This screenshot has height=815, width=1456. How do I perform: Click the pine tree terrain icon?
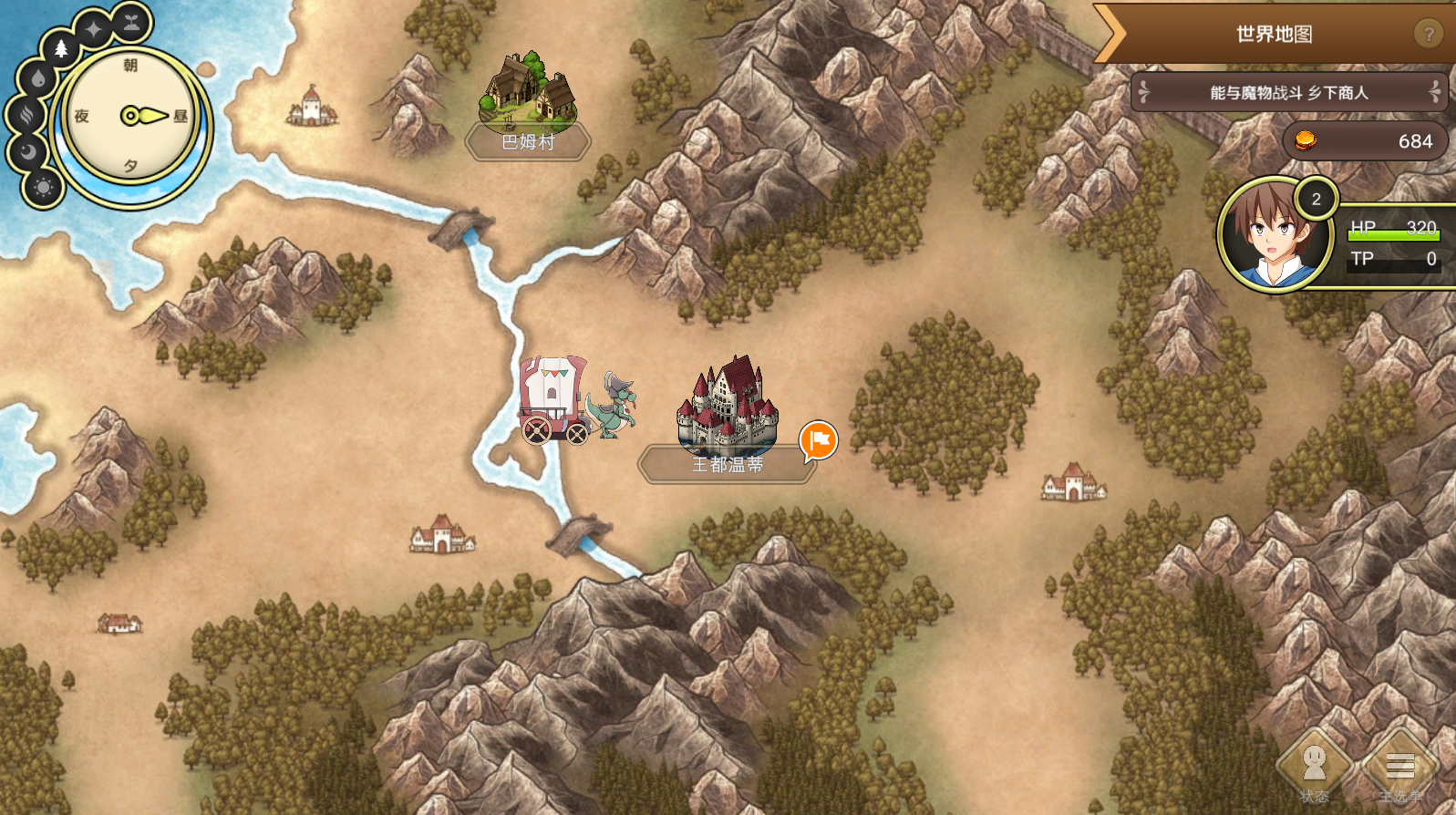point(61,48)
